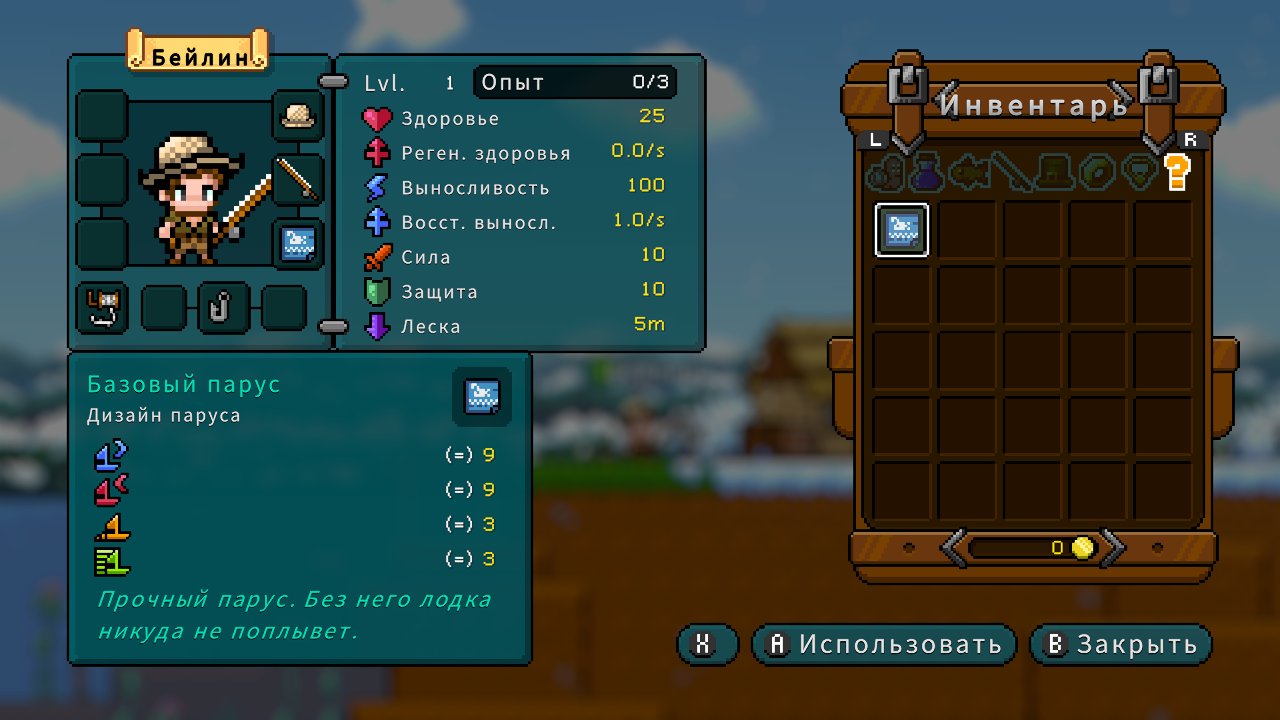The height and width of the screenshot is (720, 1280).
Task: Switch to the hat inventory tab
Action: pyautogui.click(x=1053, y=172)
